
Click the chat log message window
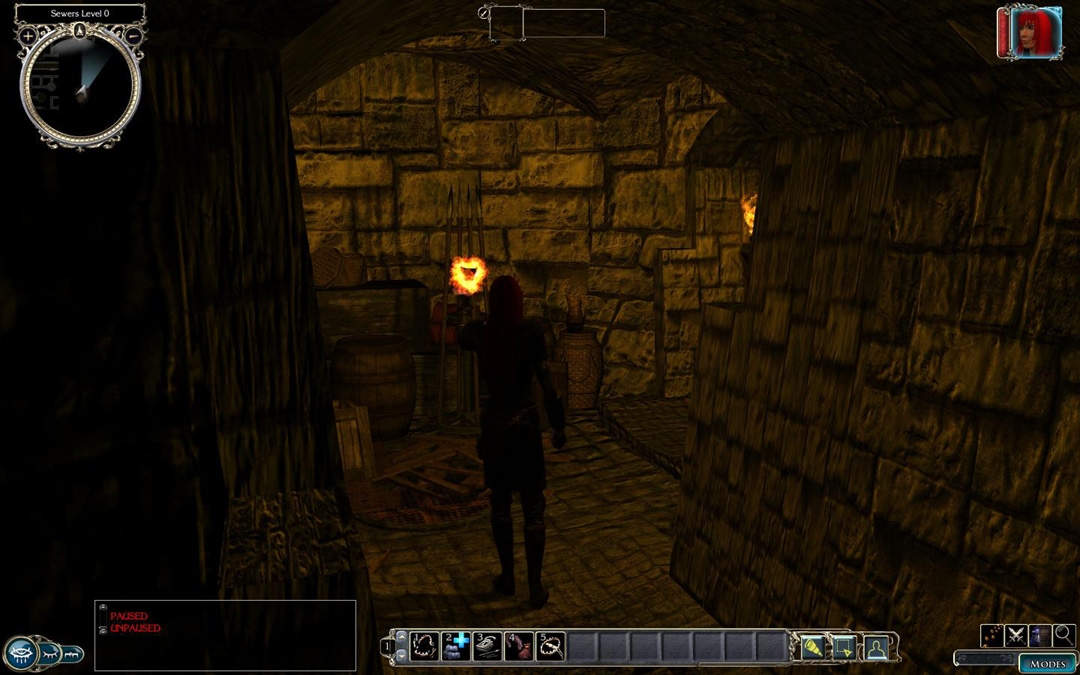(225, 636)
